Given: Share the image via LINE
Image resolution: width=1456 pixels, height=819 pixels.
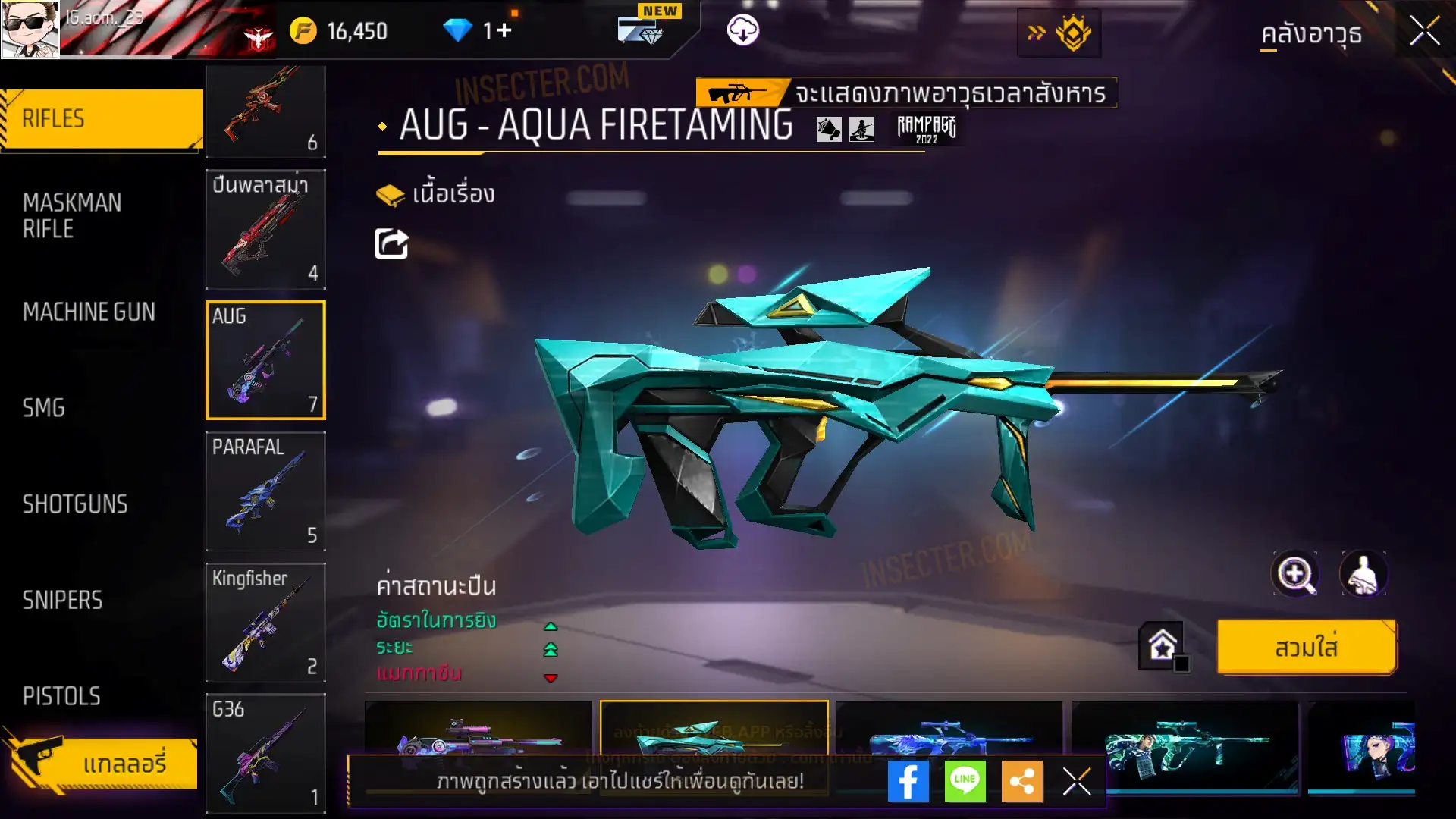Looking at the screenshot, I should [x=965, y=781].
